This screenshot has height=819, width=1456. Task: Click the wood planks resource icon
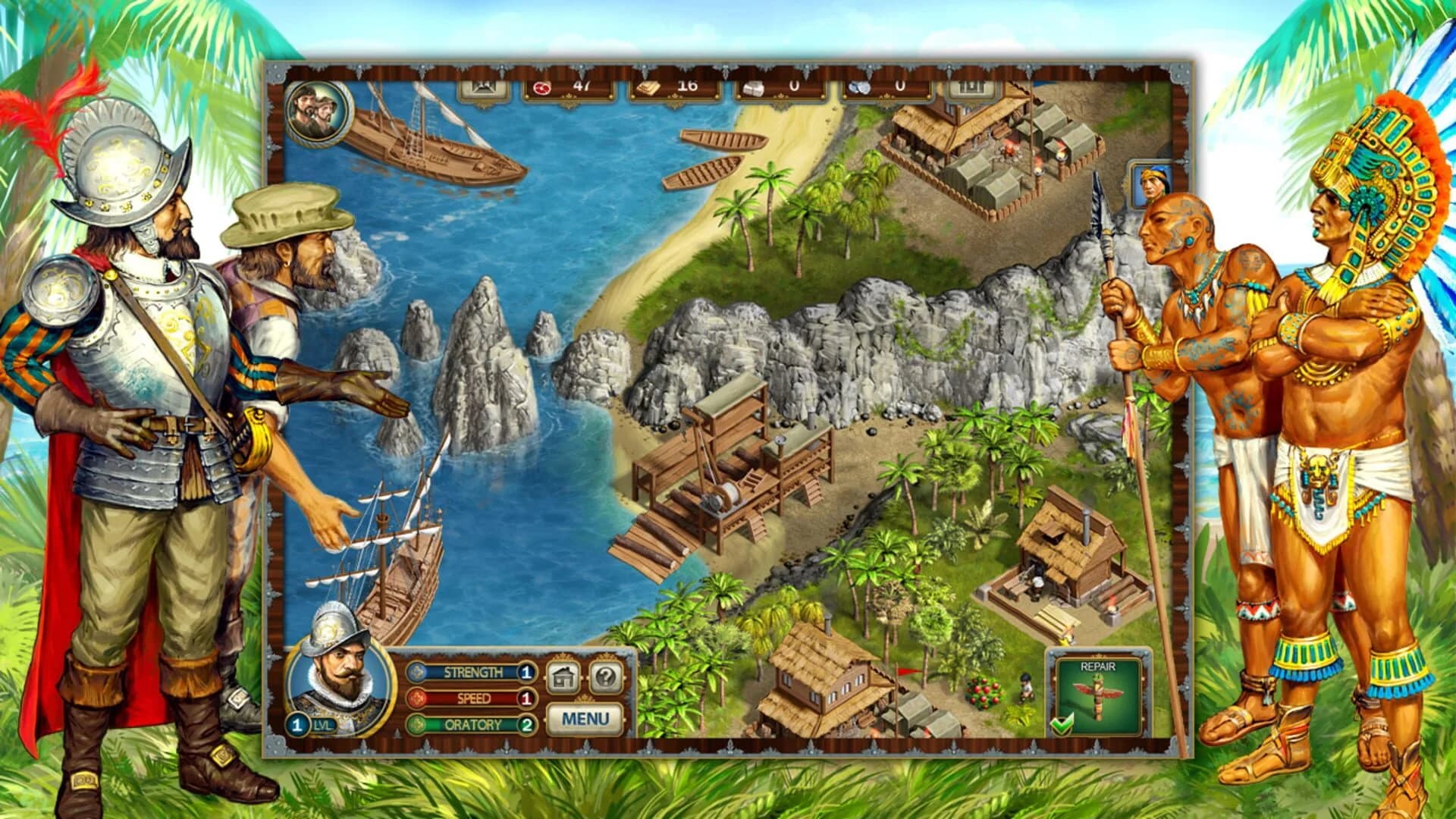tap(649, 87)
